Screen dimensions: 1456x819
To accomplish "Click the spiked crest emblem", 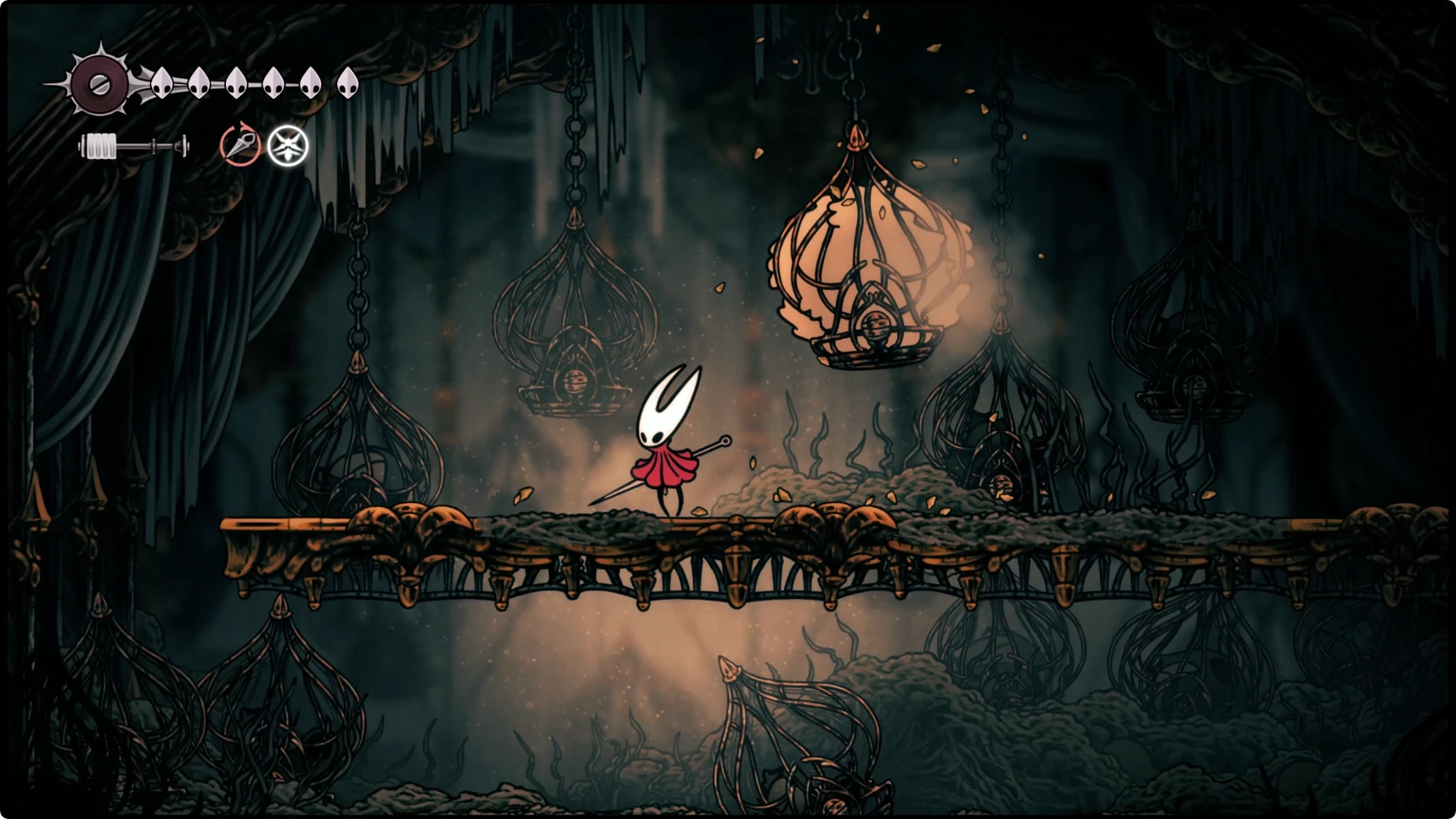I will coord(99,83).
